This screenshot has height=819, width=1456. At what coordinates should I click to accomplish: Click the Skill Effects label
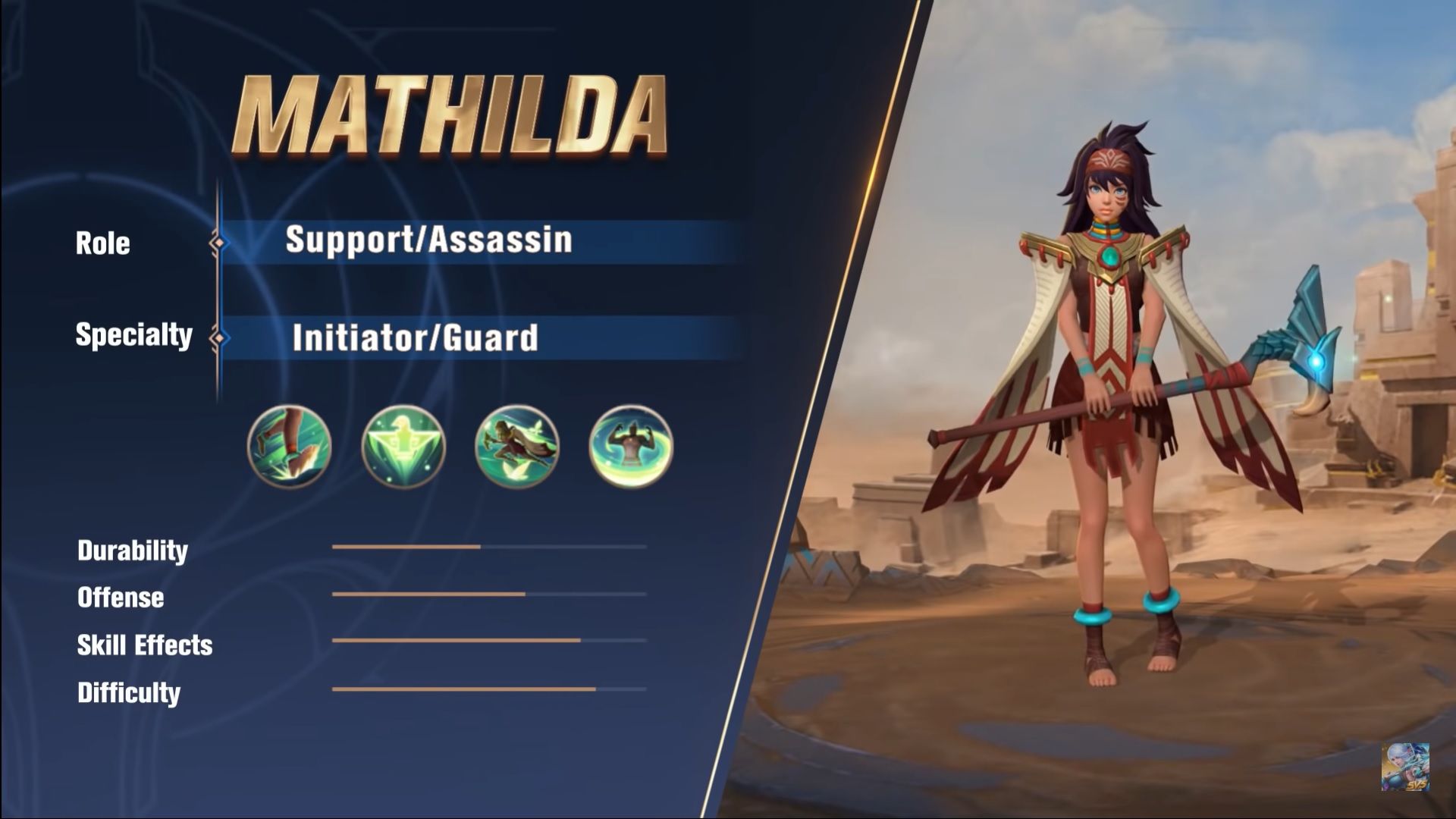coord(144,645)
